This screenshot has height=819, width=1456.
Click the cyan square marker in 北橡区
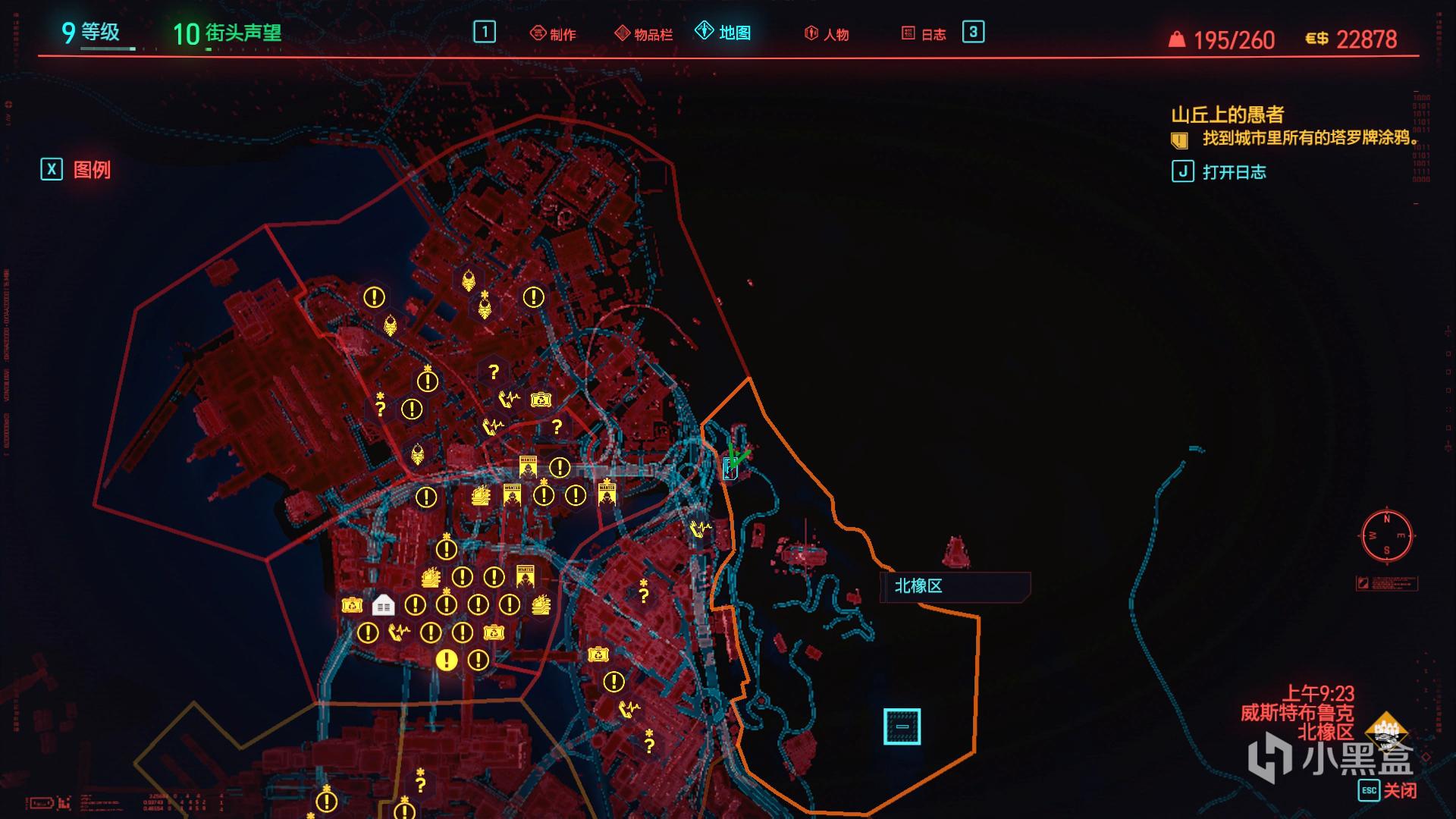[x=902, y=726]
